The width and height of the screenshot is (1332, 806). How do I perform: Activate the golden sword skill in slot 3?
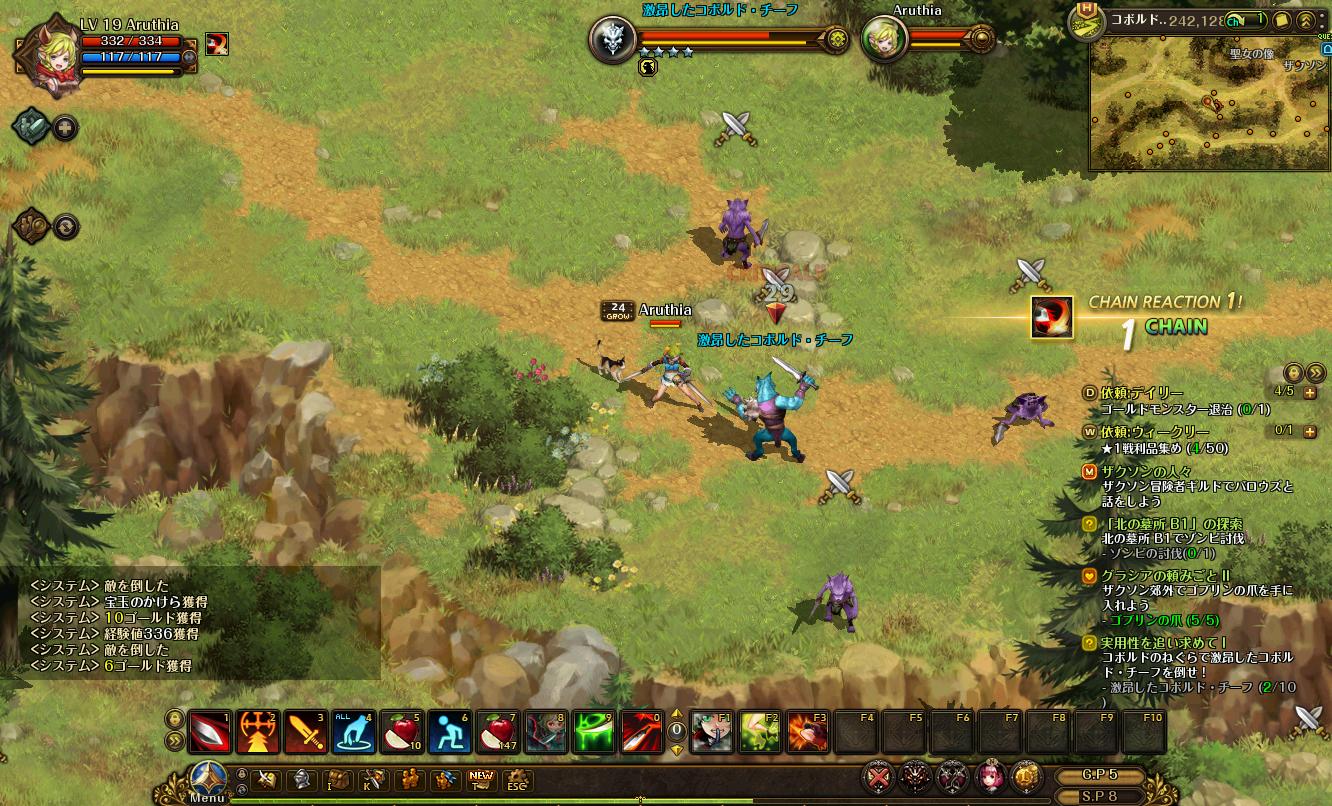pos(305,733)
